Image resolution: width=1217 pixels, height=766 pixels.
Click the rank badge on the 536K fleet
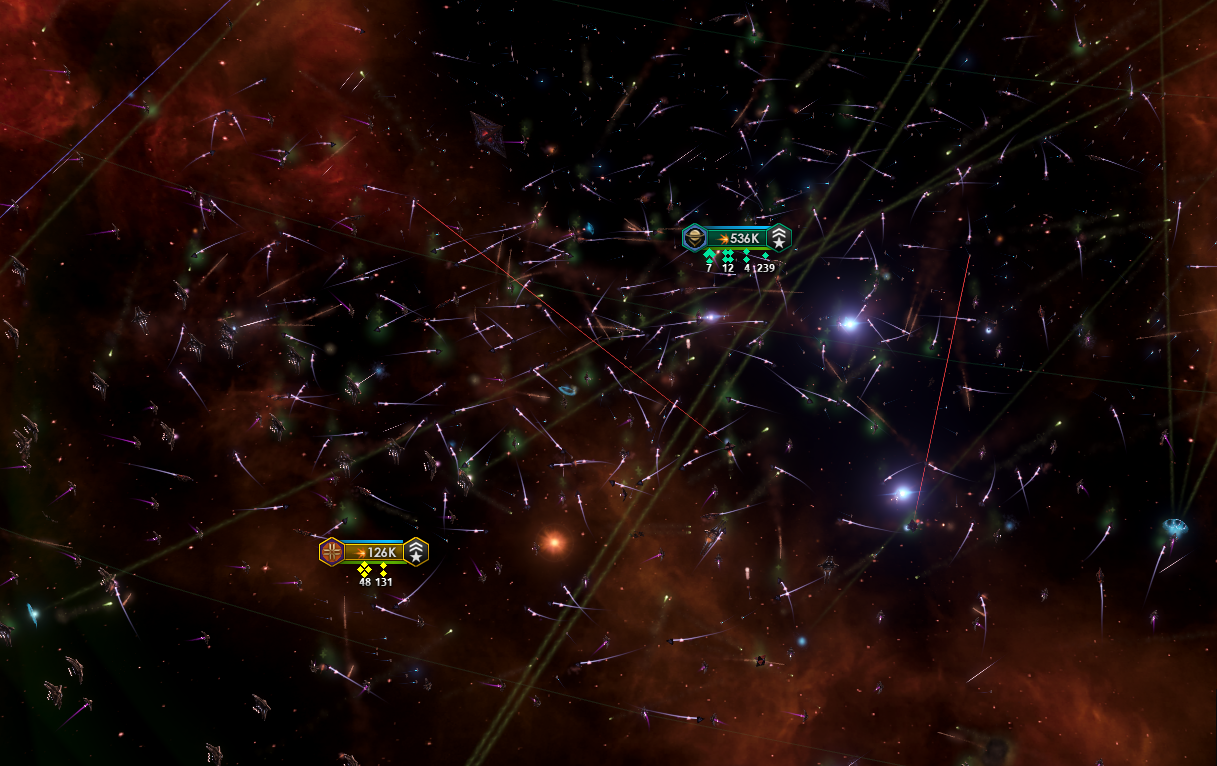coord(779,238)
